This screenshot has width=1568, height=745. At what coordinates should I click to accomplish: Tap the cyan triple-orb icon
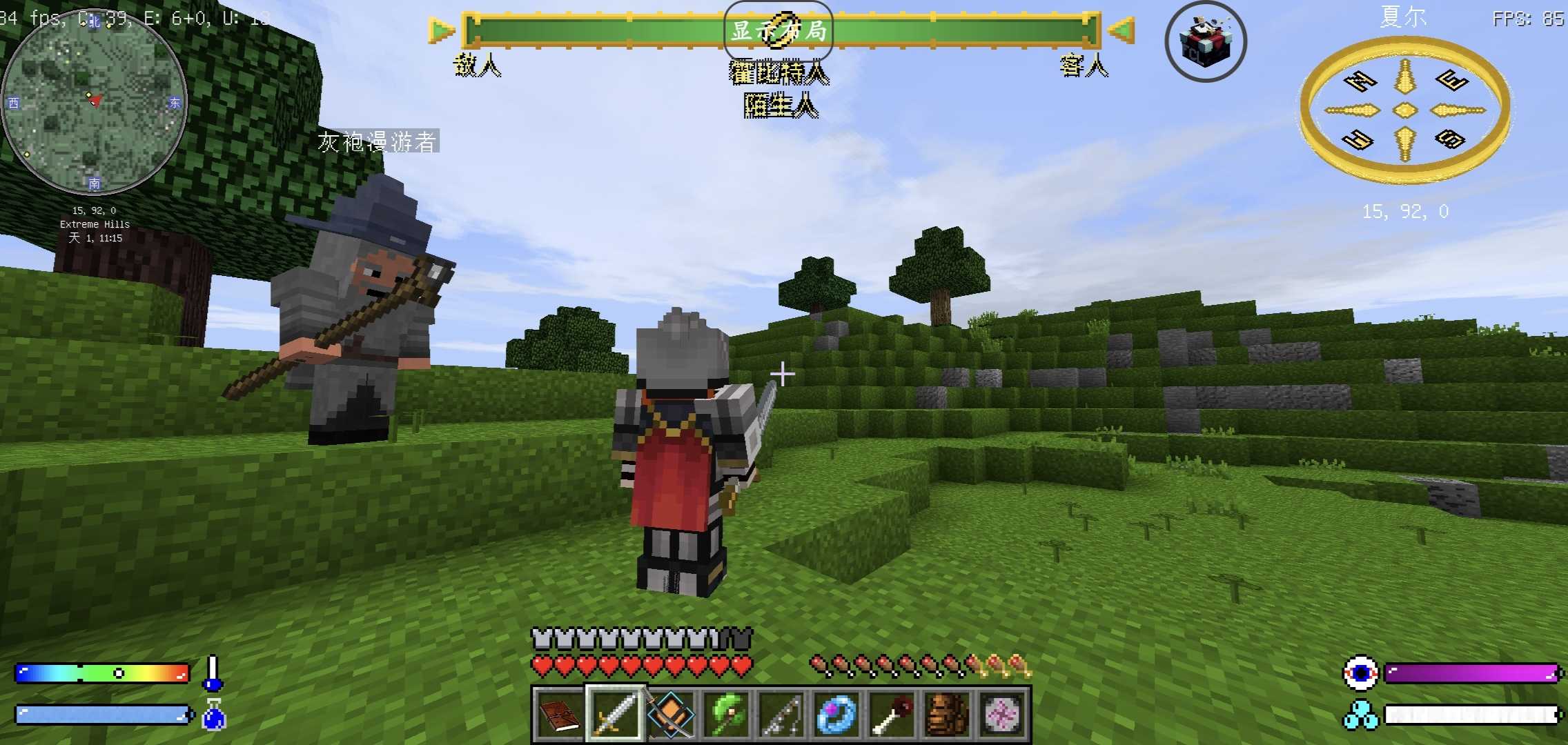click(1360, 715)
